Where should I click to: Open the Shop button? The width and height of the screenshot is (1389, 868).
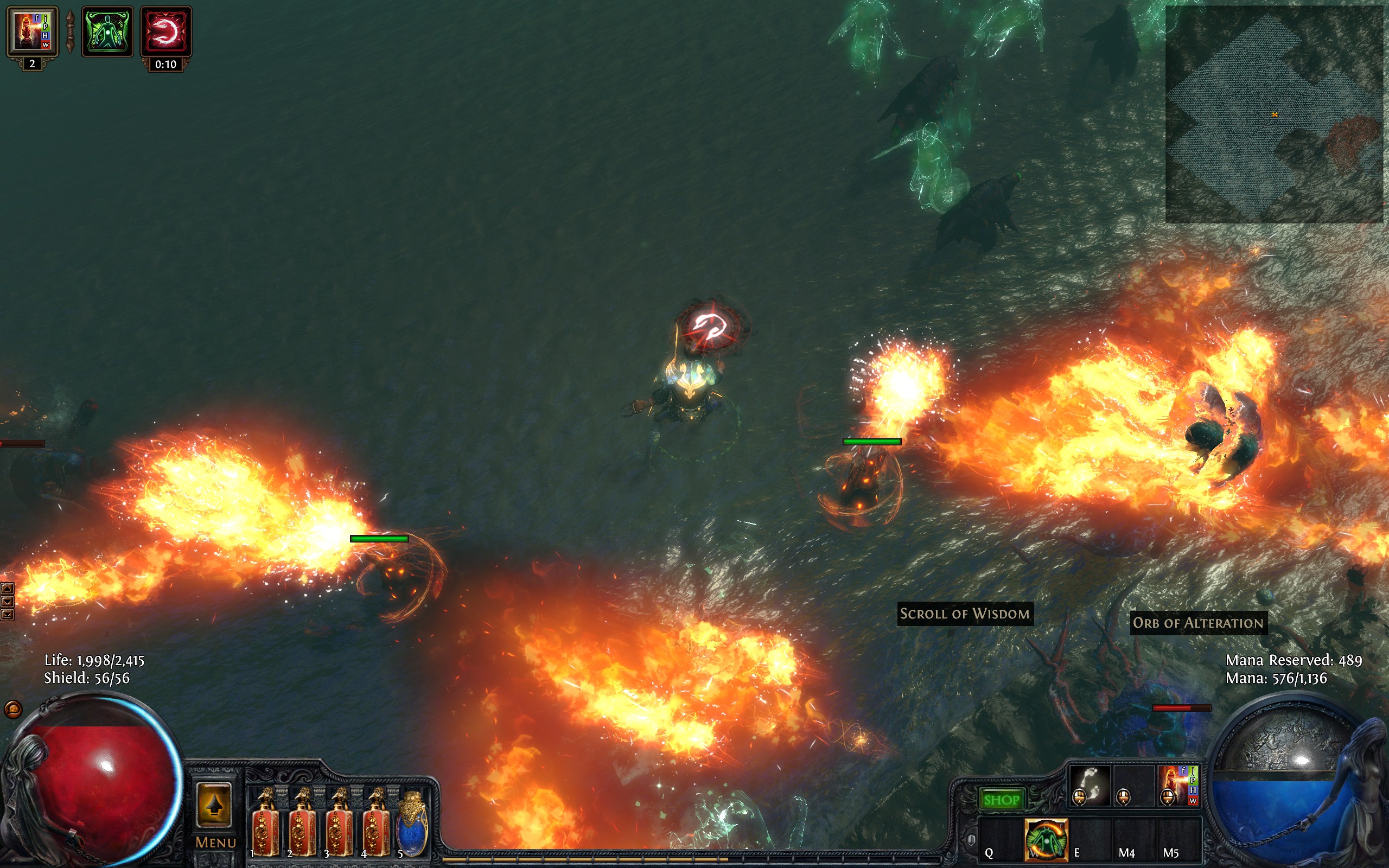1001,800
